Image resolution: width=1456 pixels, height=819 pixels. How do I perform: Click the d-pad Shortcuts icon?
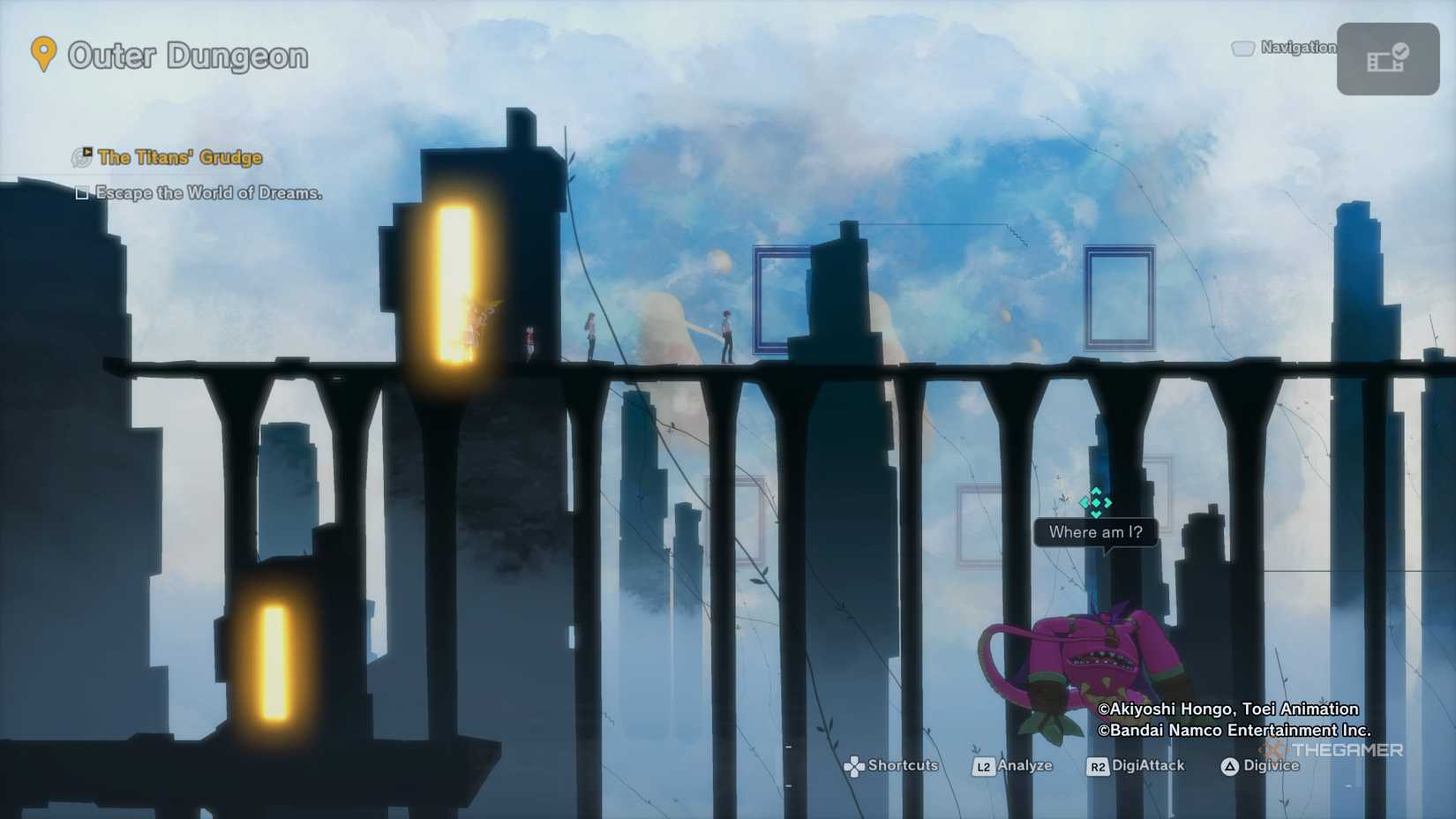[855, 766]
